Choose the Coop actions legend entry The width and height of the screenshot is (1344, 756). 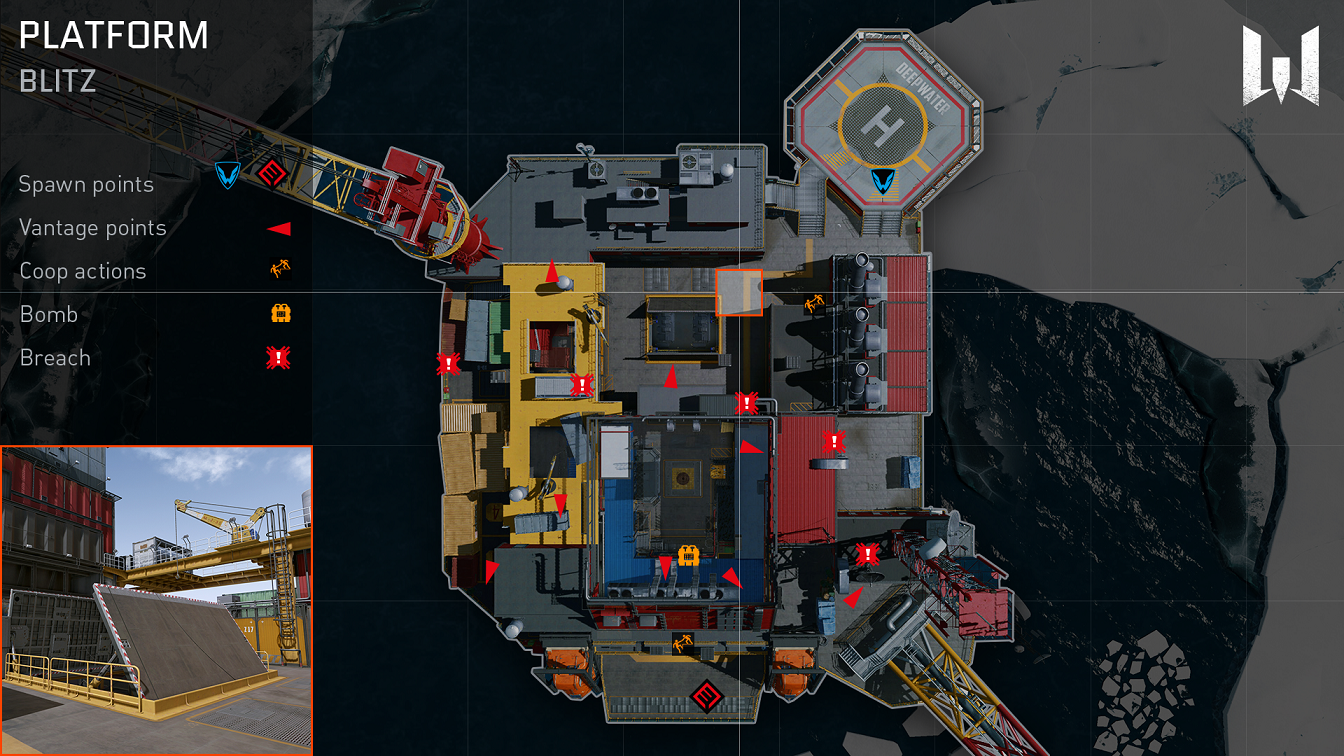coord(83,271)
